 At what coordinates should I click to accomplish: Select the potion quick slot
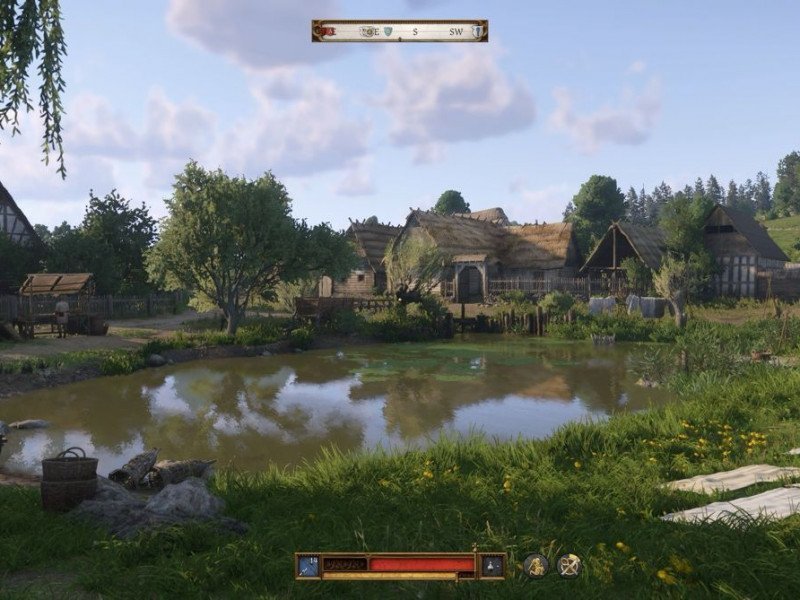point(492,566)
